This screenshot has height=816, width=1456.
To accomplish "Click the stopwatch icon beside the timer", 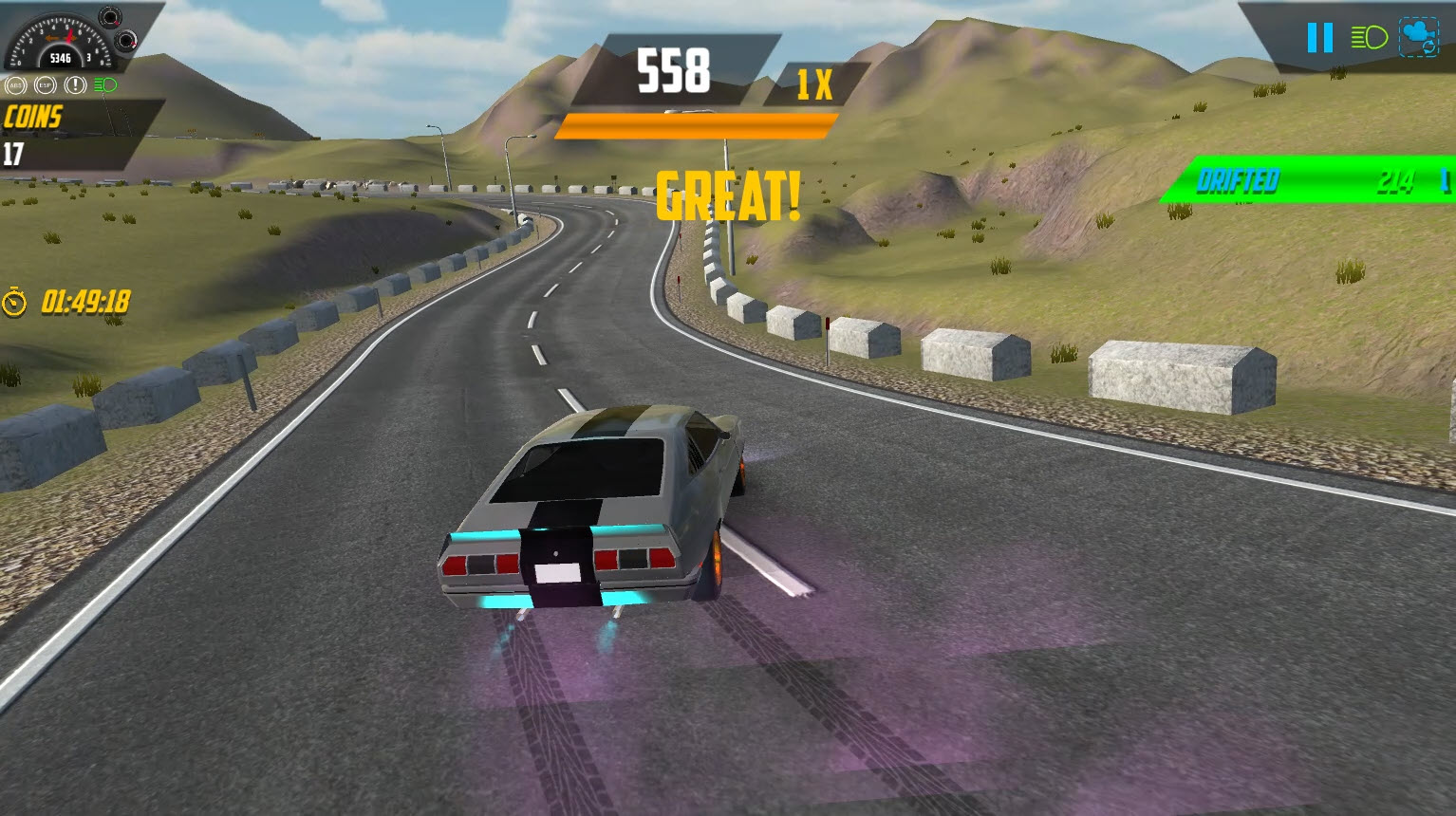I will coord(14,304).
